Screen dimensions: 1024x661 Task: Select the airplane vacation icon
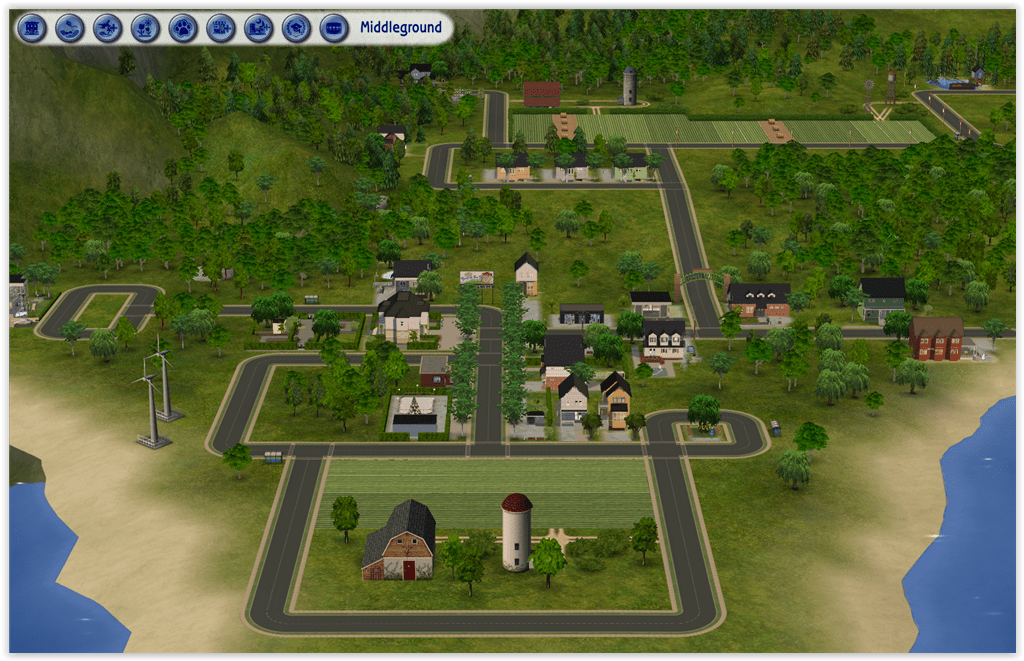tap(108, 28)
